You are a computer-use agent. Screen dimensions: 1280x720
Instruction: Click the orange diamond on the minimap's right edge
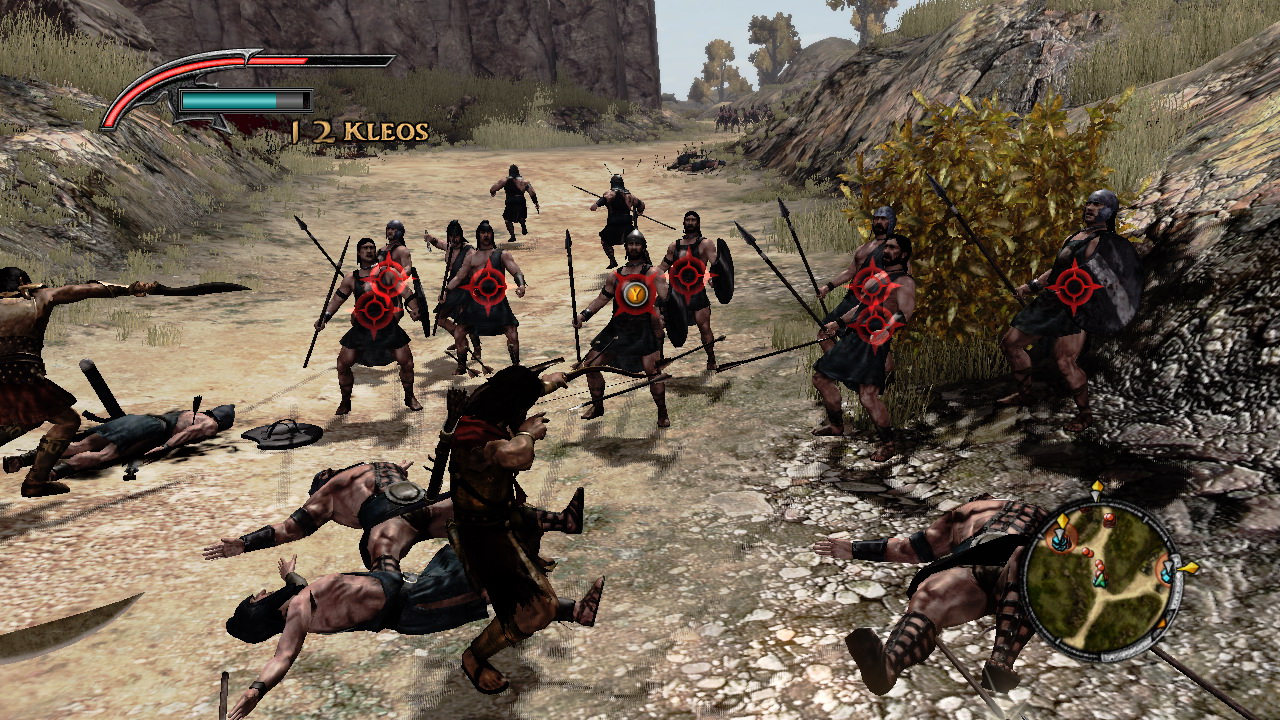coord(1188,568)
